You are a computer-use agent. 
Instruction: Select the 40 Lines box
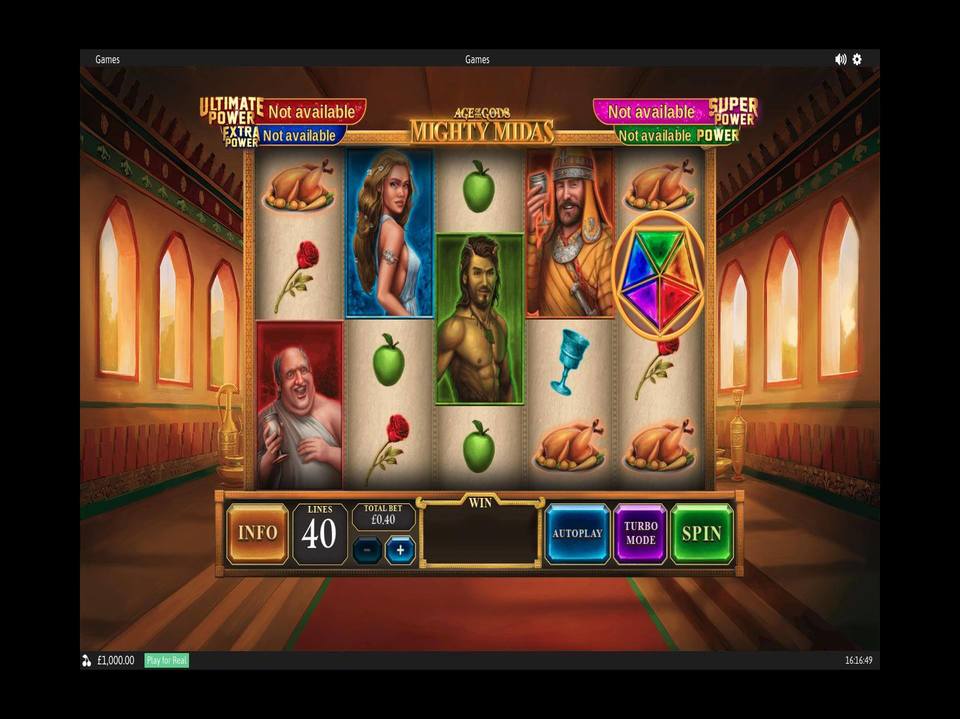(319, 533)
